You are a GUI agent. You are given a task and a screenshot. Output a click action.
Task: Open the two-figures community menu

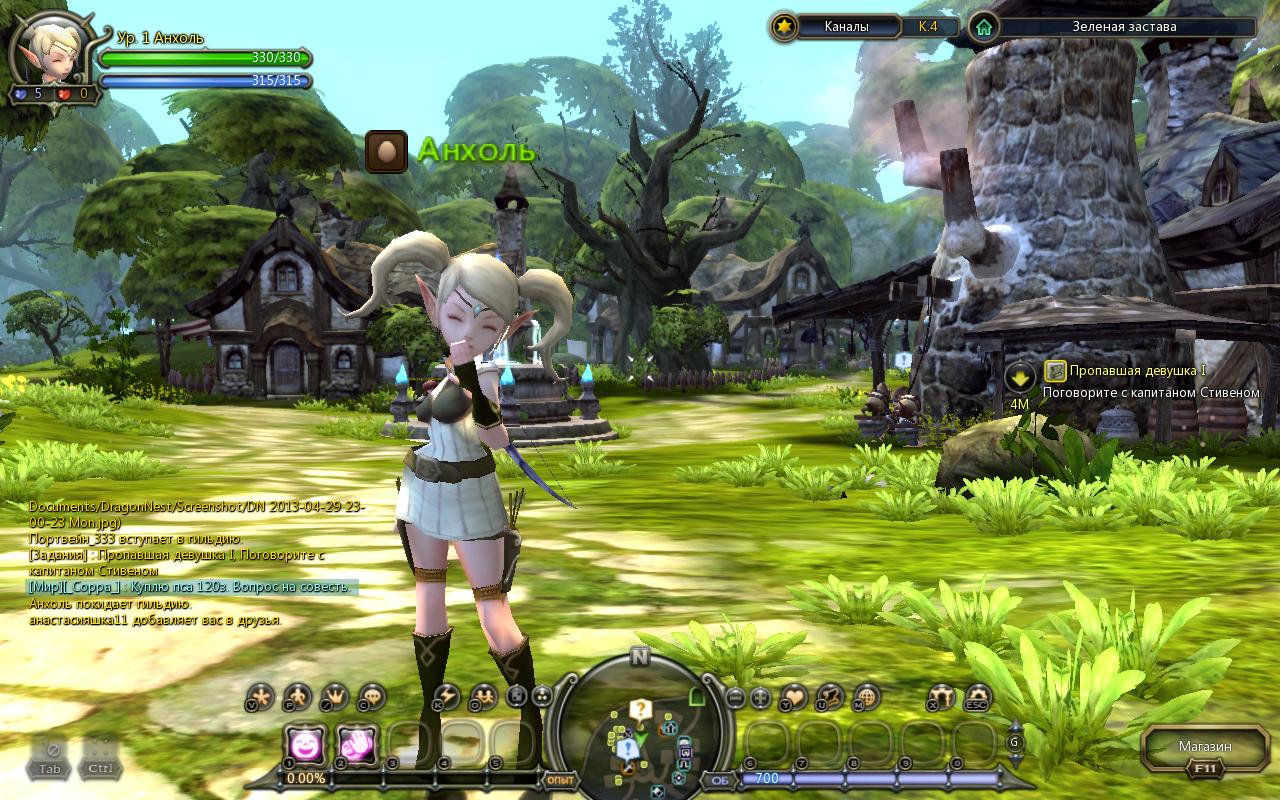click(484, 696)
